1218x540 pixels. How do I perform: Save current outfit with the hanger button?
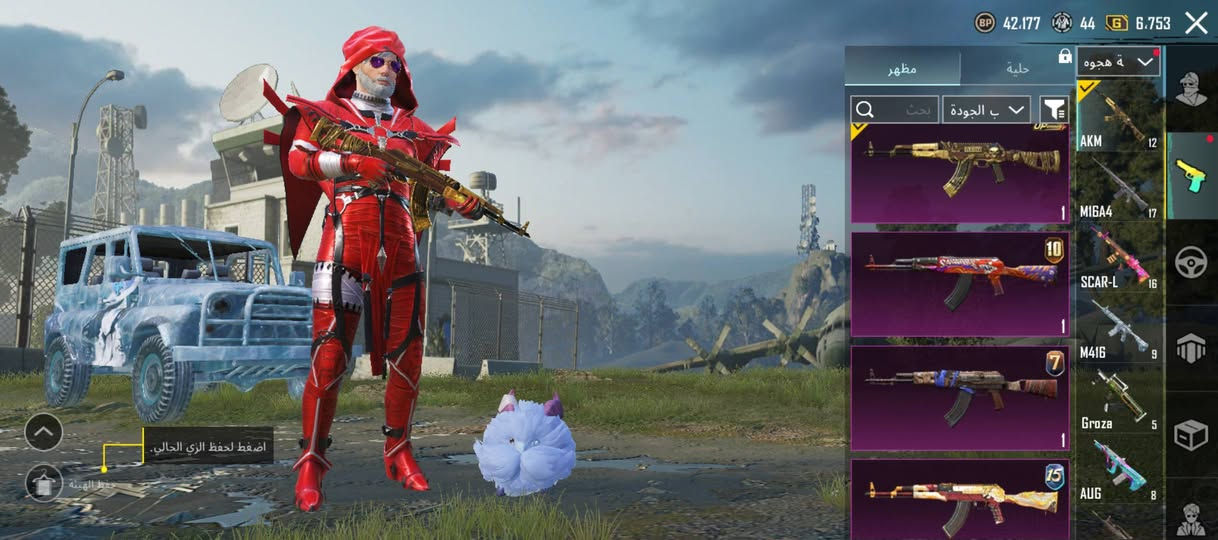[x=43, y=483]
